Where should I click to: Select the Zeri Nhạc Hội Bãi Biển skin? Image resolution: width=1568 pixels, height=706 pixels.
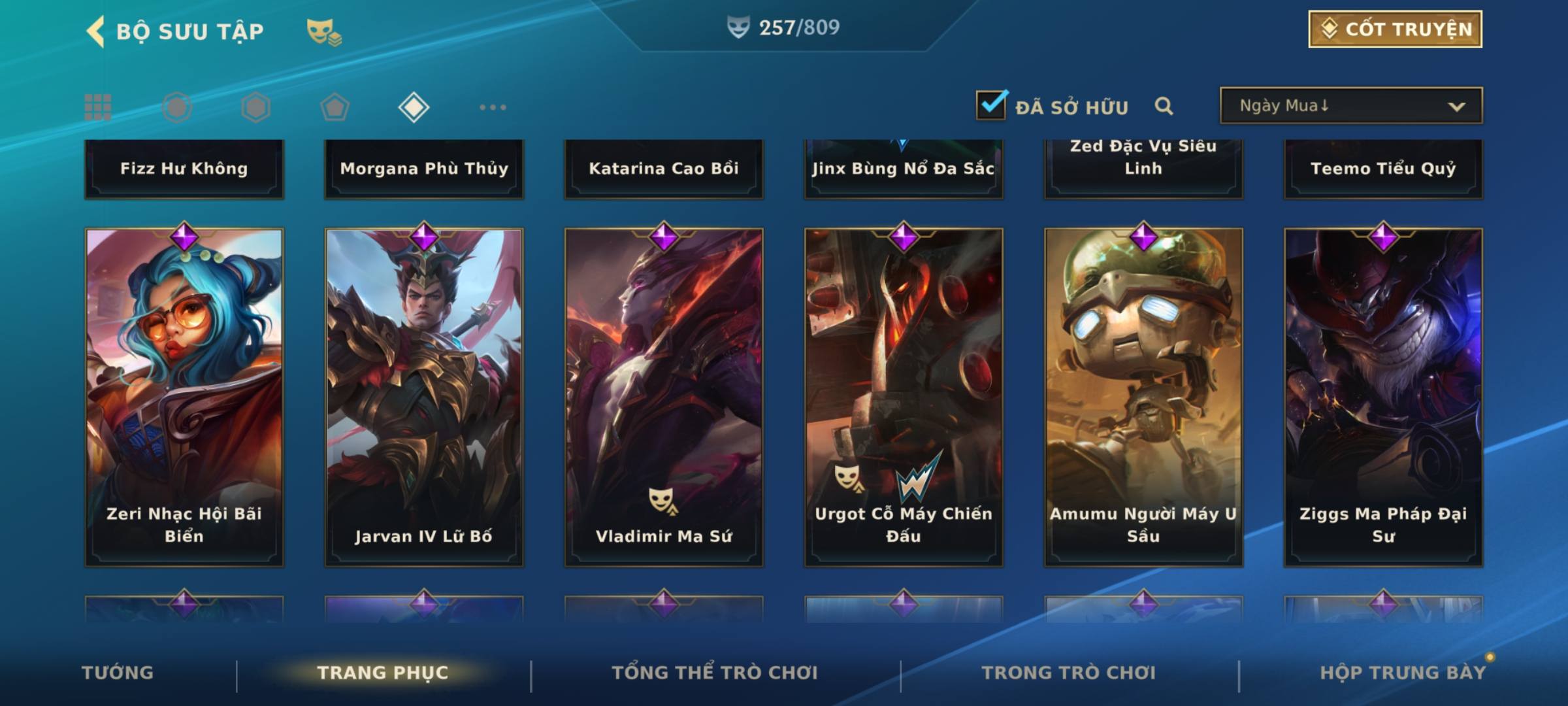pyautogui.click(x=184, y=396)
